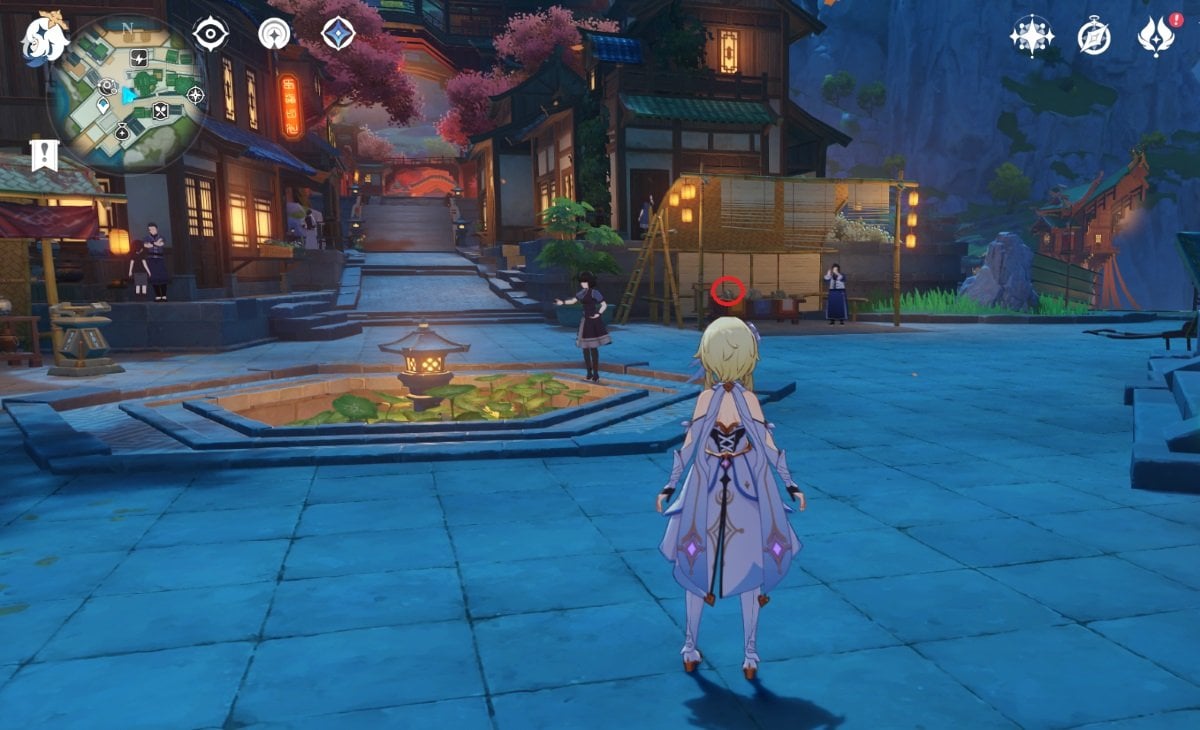This screenshot has height=730, width=1200.
Task: Open the compass Adventurer Handbook icon
Action: tap(1094, 36)
